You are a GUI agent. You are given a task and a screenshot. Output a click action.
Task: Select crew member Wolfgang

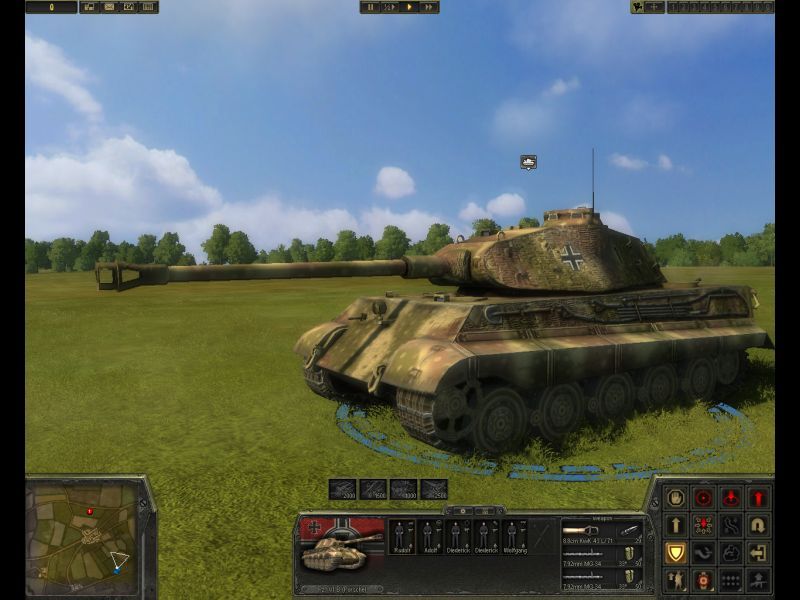point(515,536)
